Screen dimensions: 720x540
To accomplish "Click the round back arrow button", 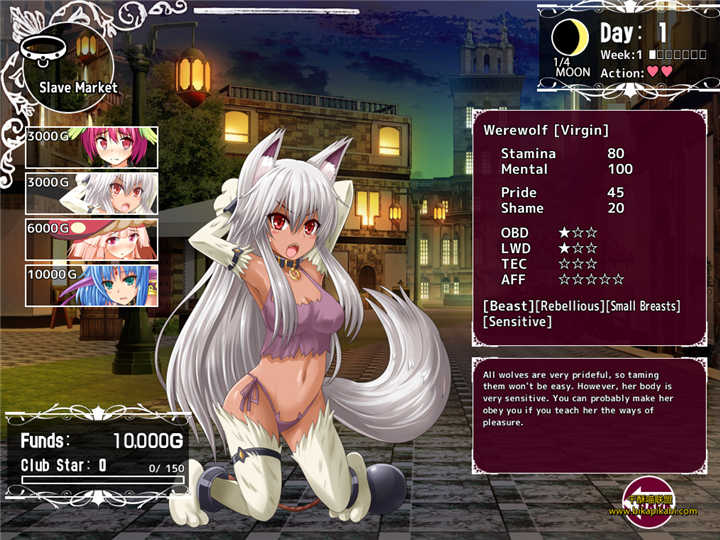I will (x=647, y=499).
